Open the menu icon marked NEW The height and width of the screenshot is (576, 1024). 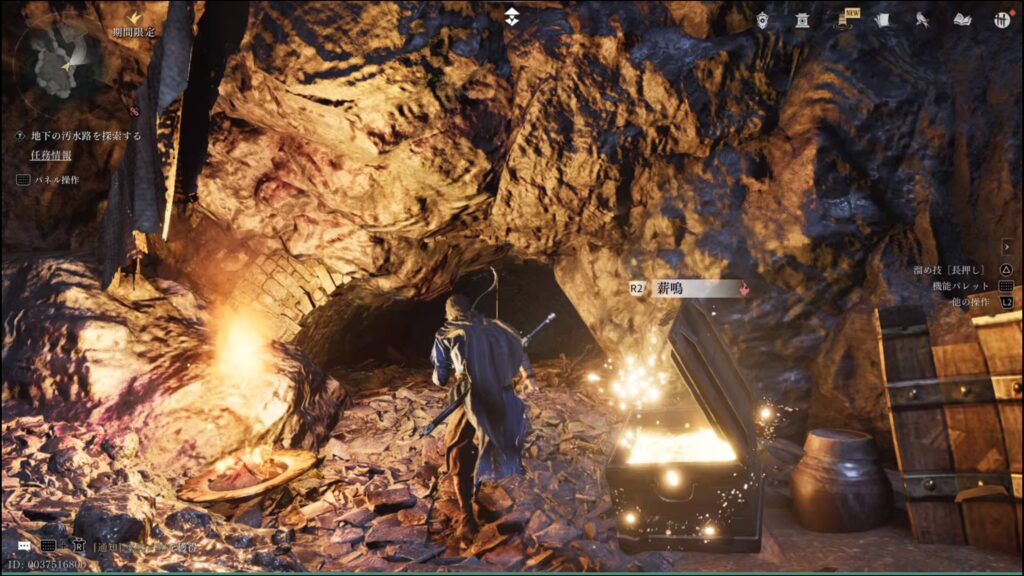(843, 19)
